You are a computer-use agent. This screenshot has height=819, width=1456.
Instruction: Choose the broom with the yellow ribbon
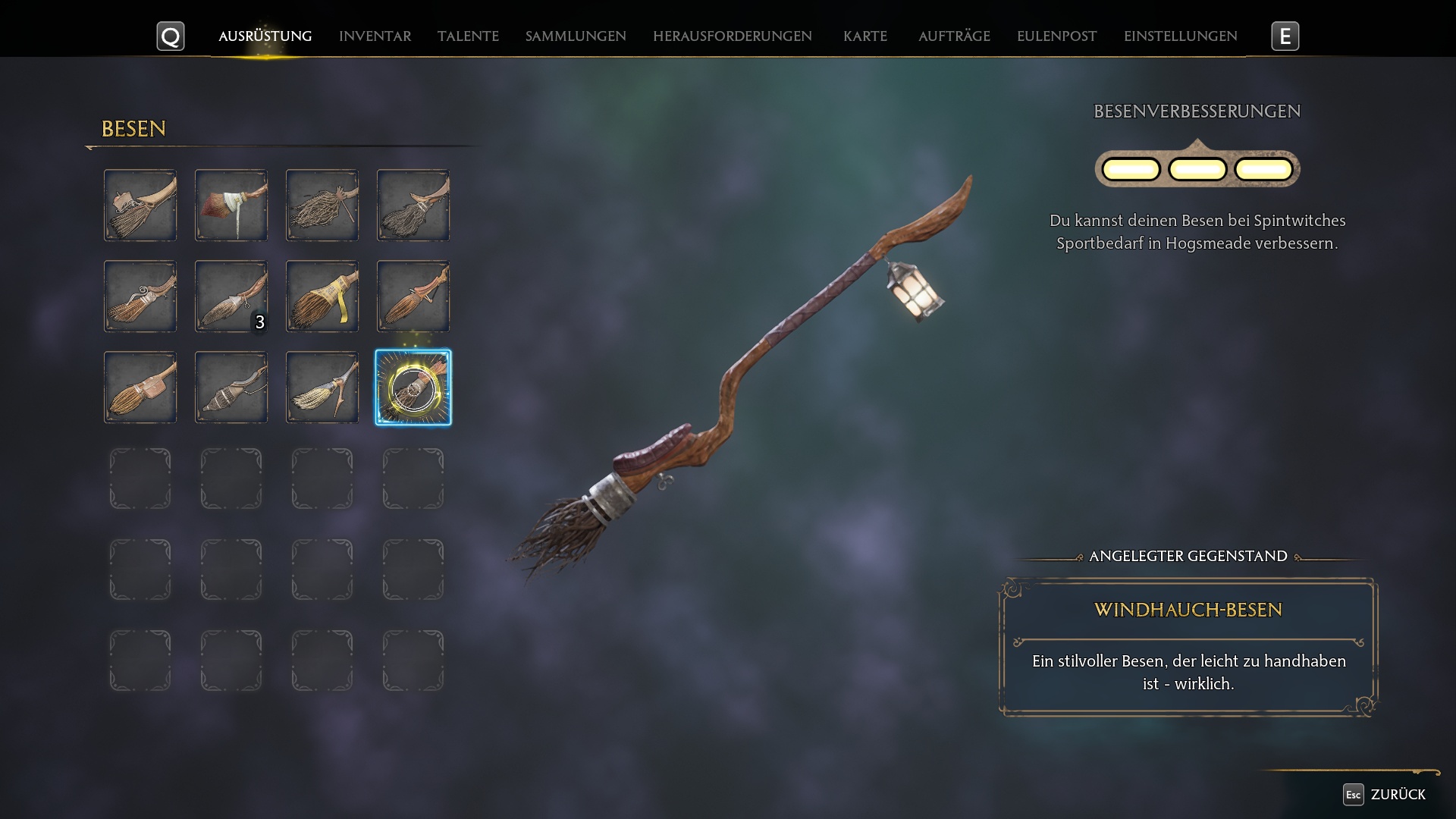(322, 297)
